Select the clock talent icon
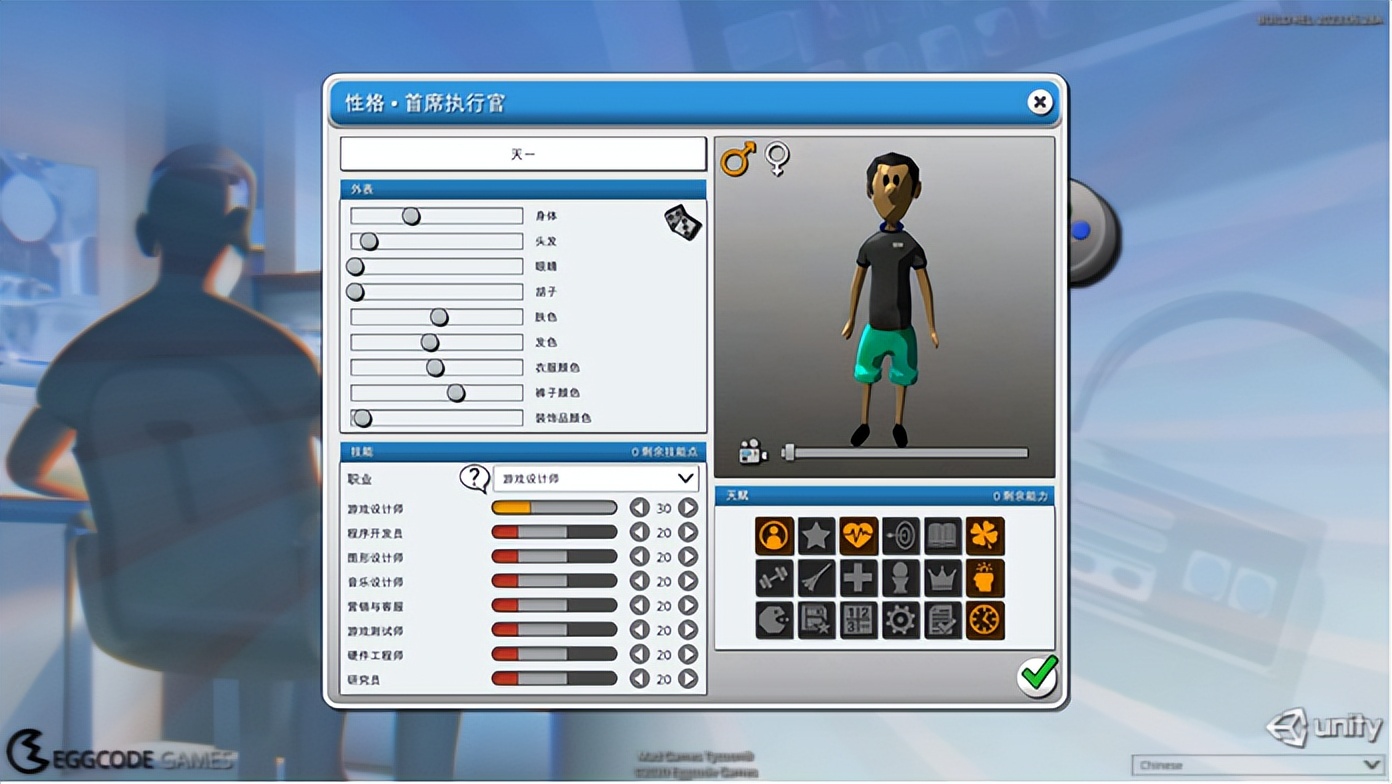 [985, 620]
